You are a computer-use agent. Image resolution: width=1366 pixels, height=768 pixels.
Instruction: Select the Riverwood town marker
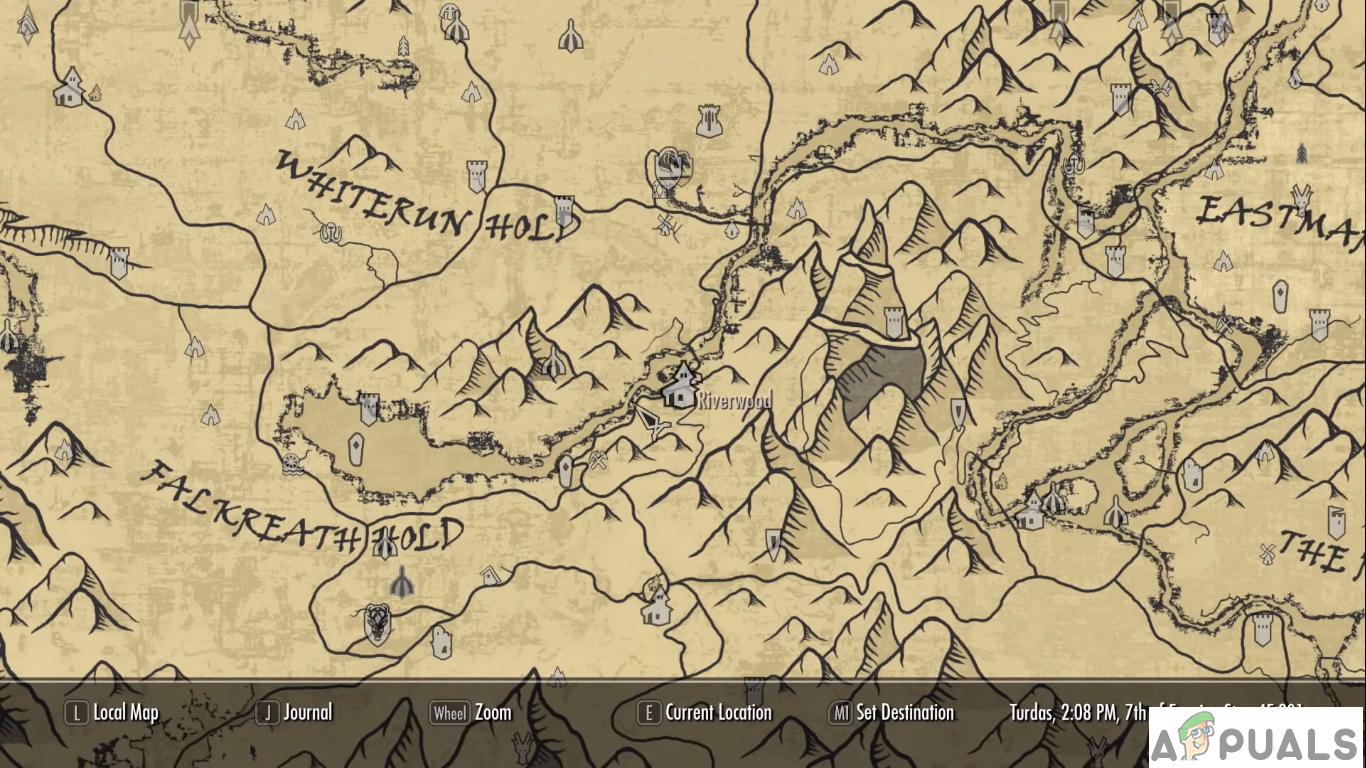click(x=681, y=385)
